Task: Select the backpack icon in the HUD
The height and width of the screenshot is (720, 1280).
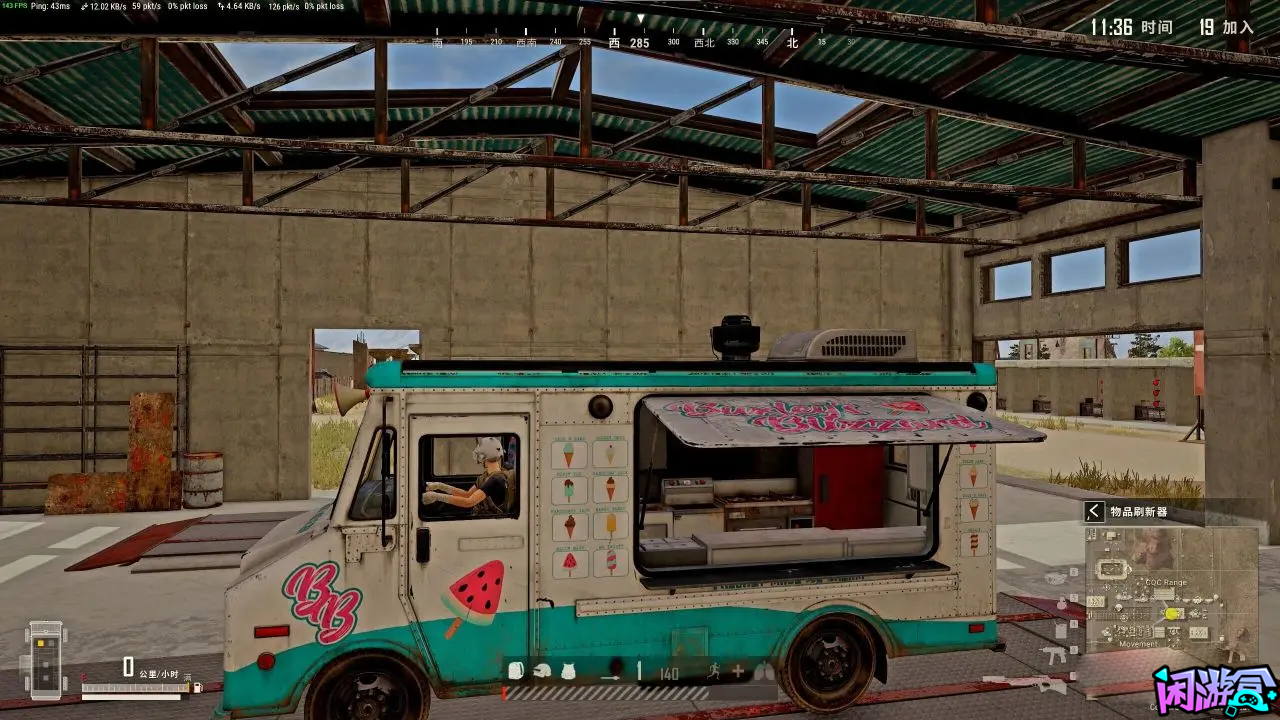Action: [517, 671]
